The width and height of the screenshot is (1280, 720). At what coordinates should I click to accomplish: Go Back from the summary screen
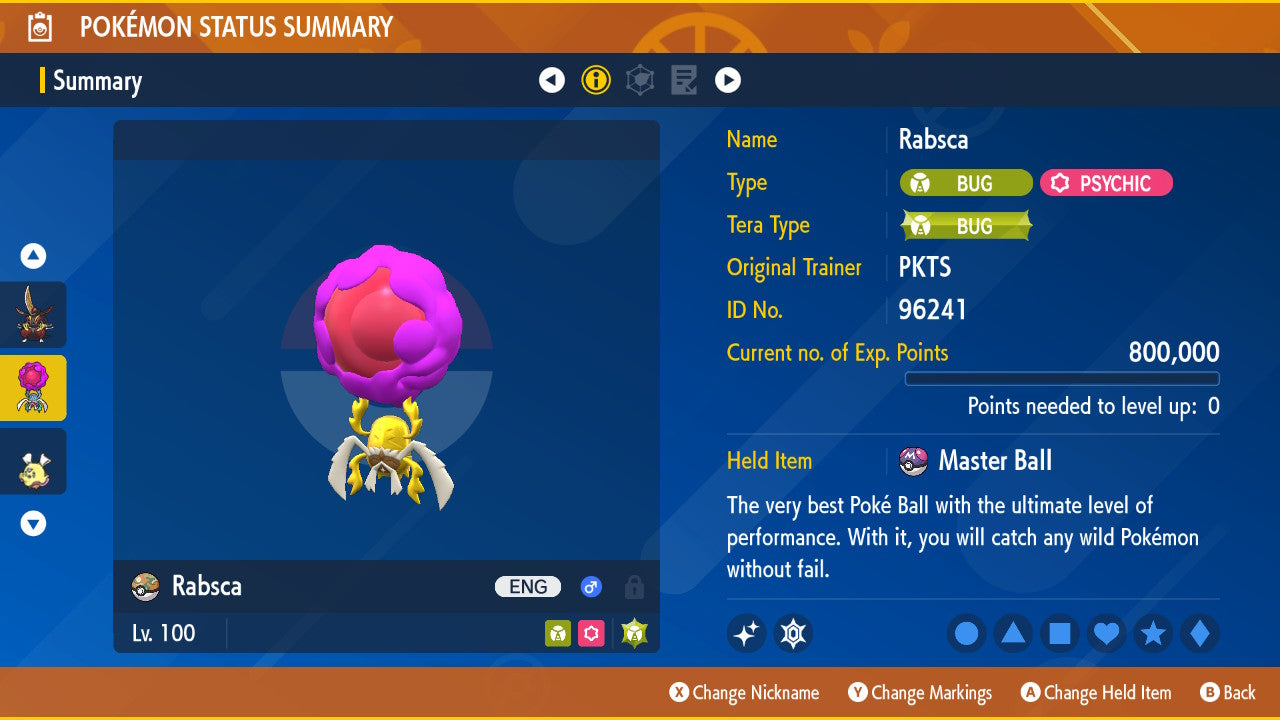point(1228,693)
